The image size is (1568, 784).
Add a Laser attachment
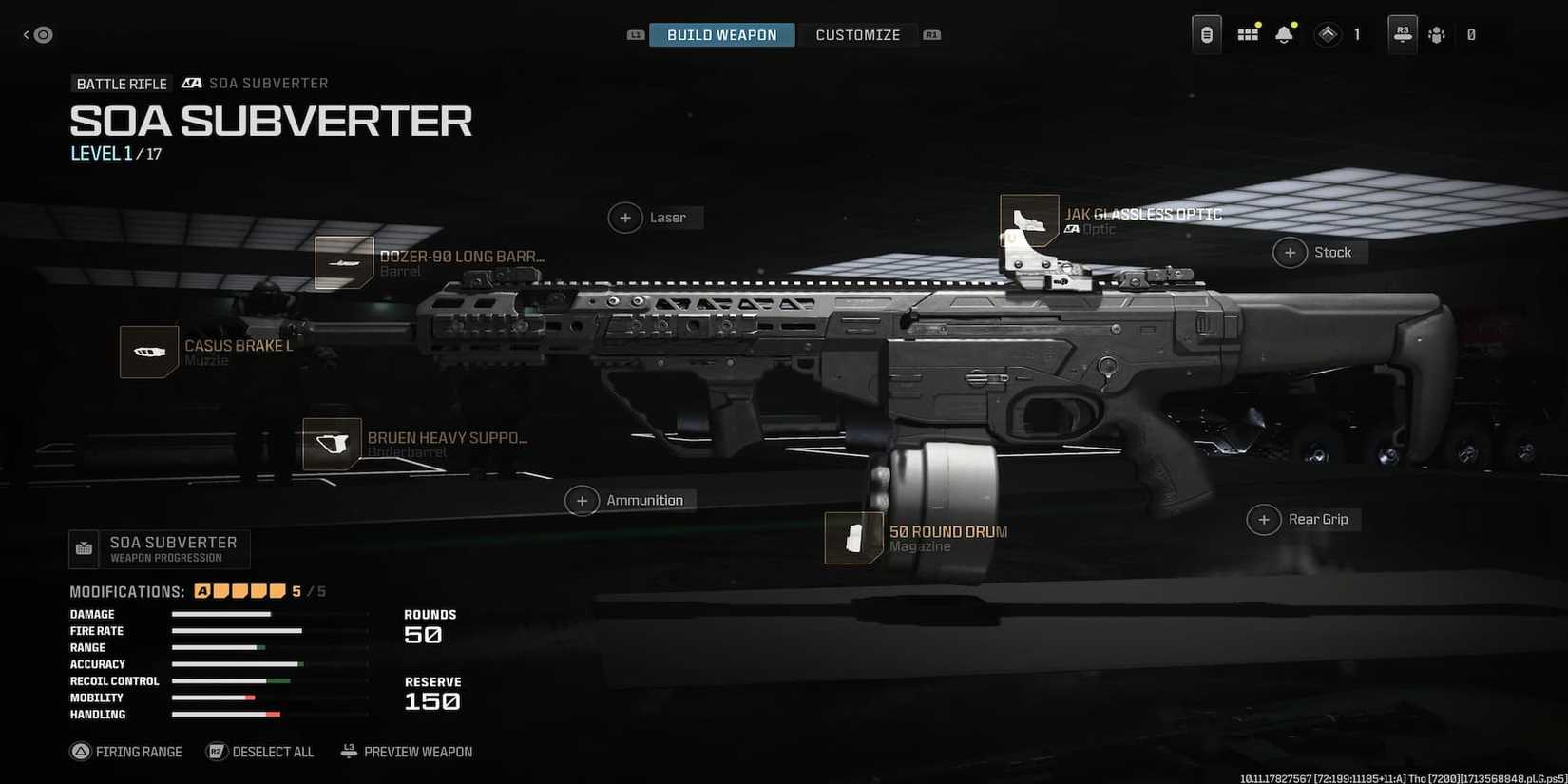pyautogui.click(x=625, y=218)
